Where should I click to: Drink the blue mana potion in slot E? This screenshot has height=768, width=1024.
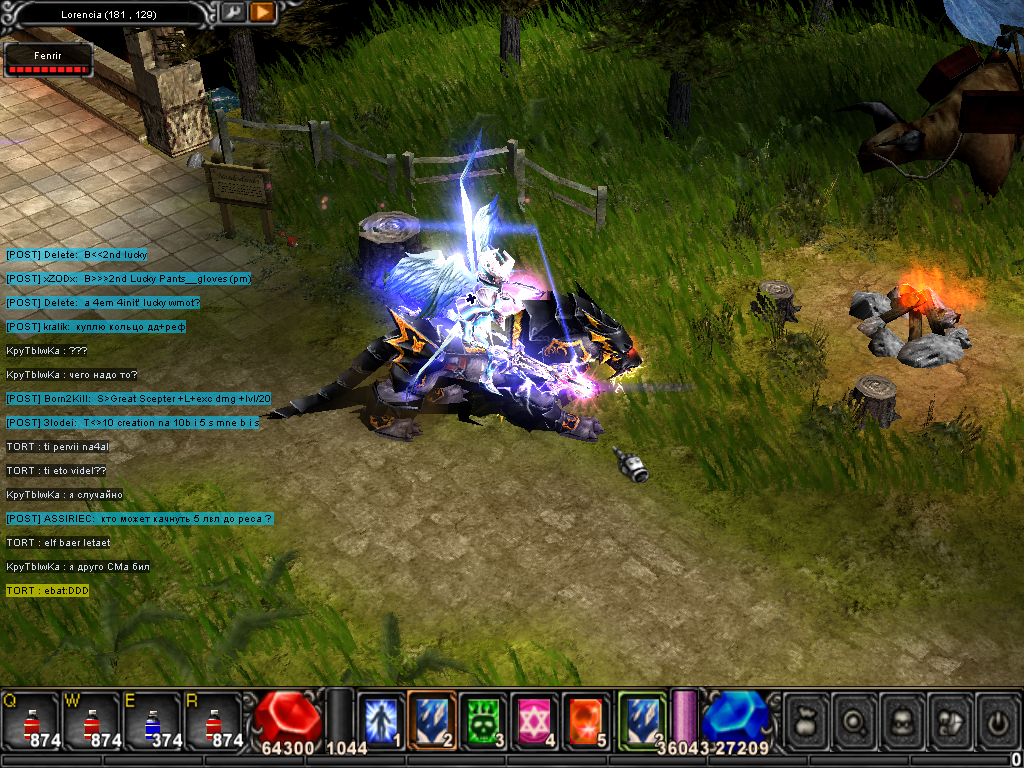[x=152, y=721]
